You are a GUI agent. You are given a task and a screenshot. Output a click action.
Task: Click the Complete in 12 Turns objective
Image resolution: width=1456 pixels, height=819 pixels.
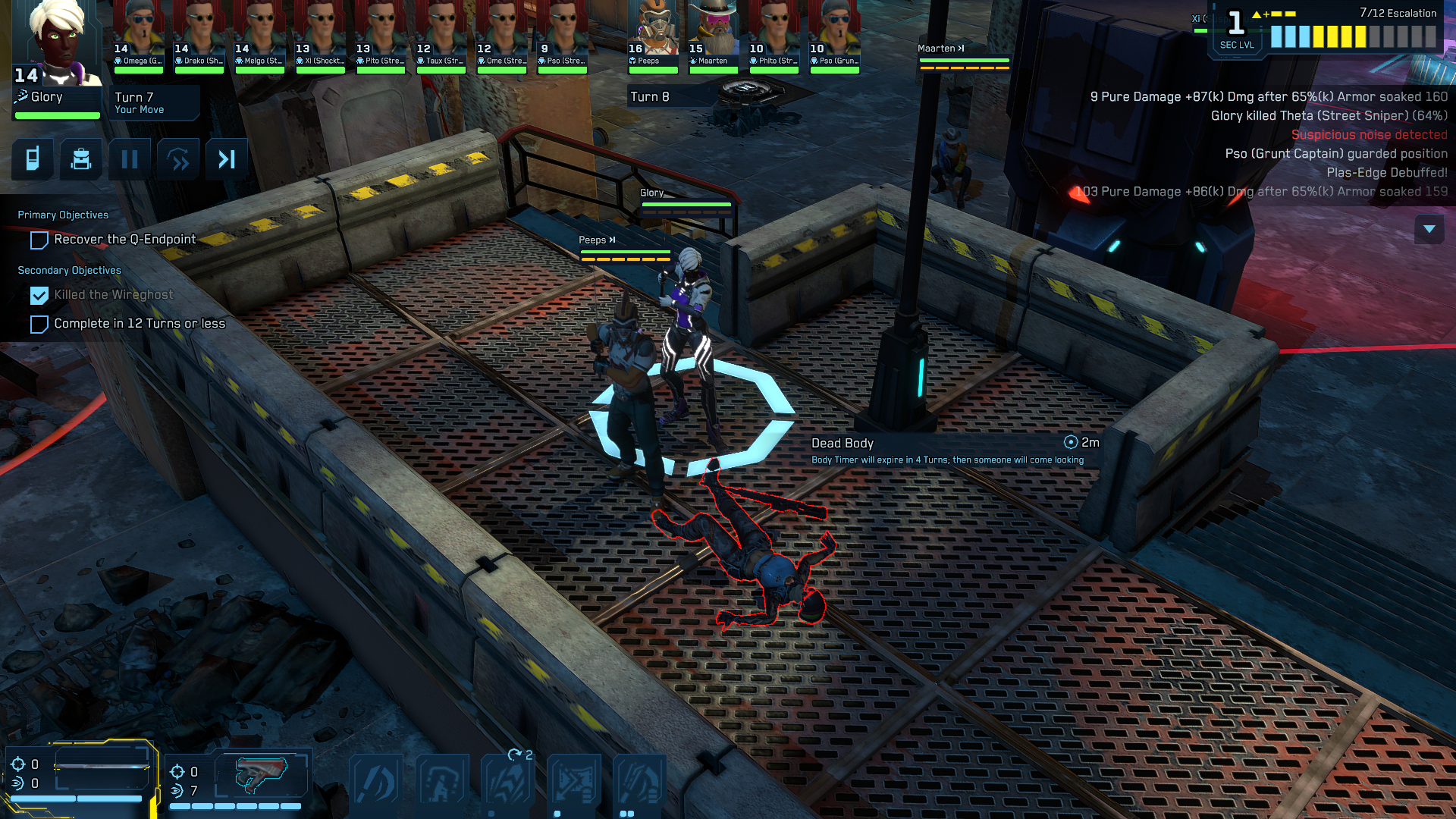pos(139,324)
